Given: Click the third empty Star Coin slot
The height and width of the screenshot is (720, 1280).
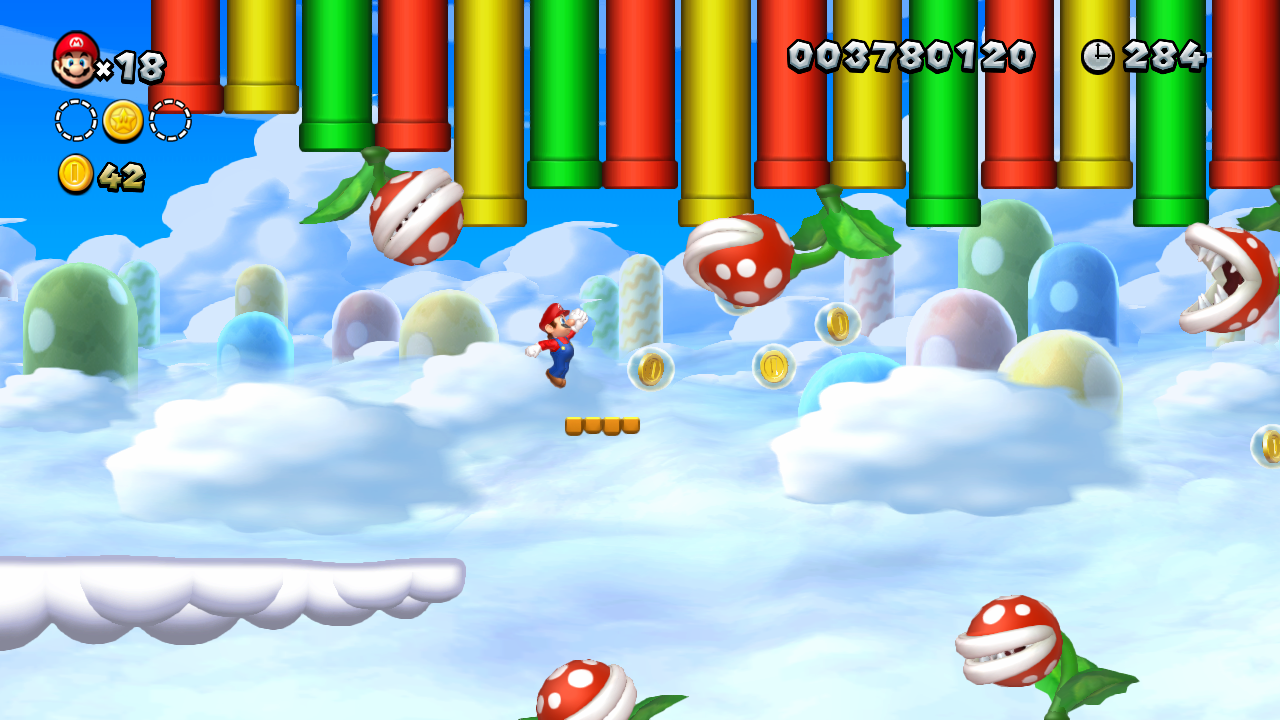Looking at the screenshot, I should tap(168, 118).
